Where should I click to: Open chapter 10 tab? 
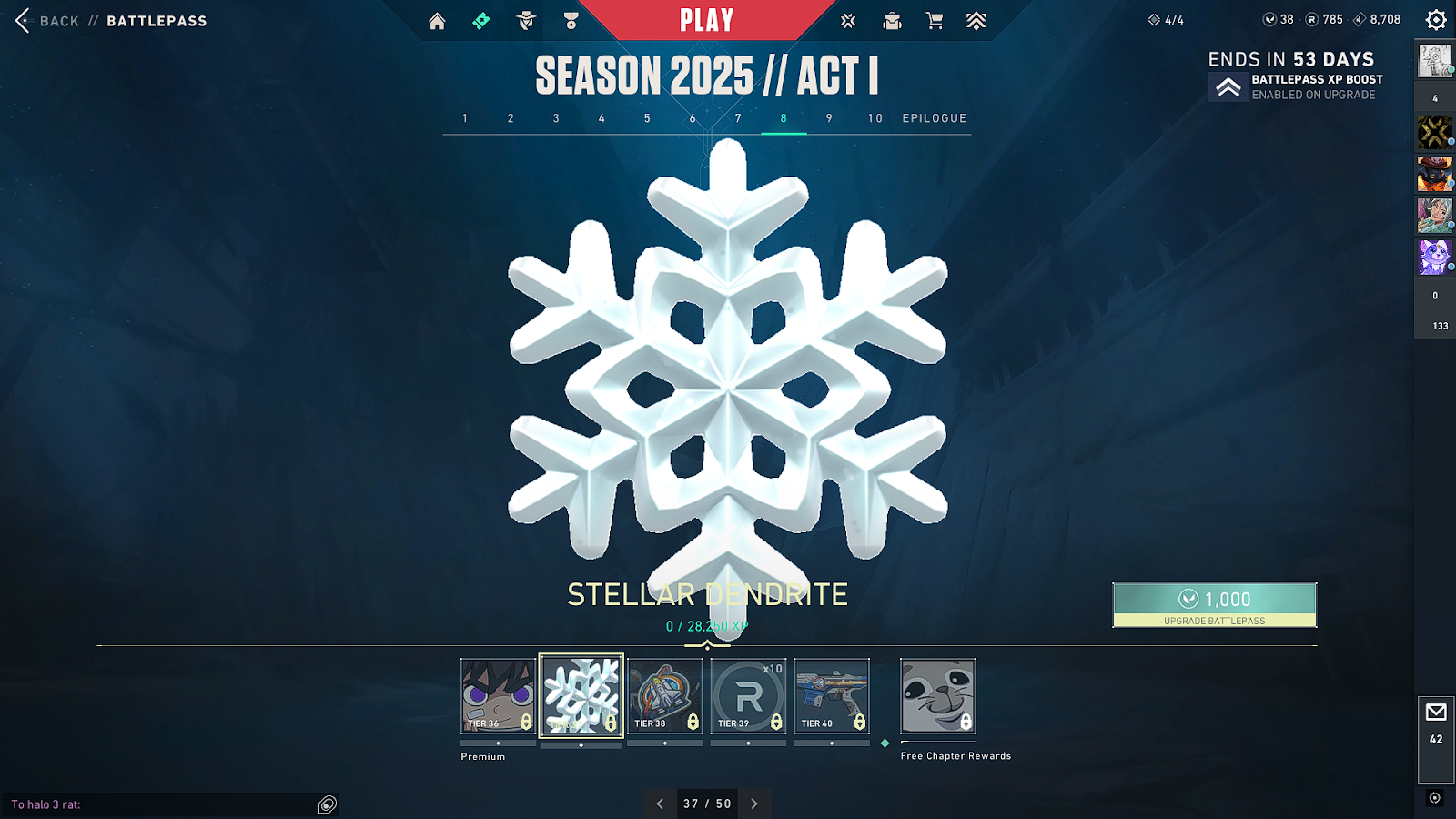click(x=875, y=118)
